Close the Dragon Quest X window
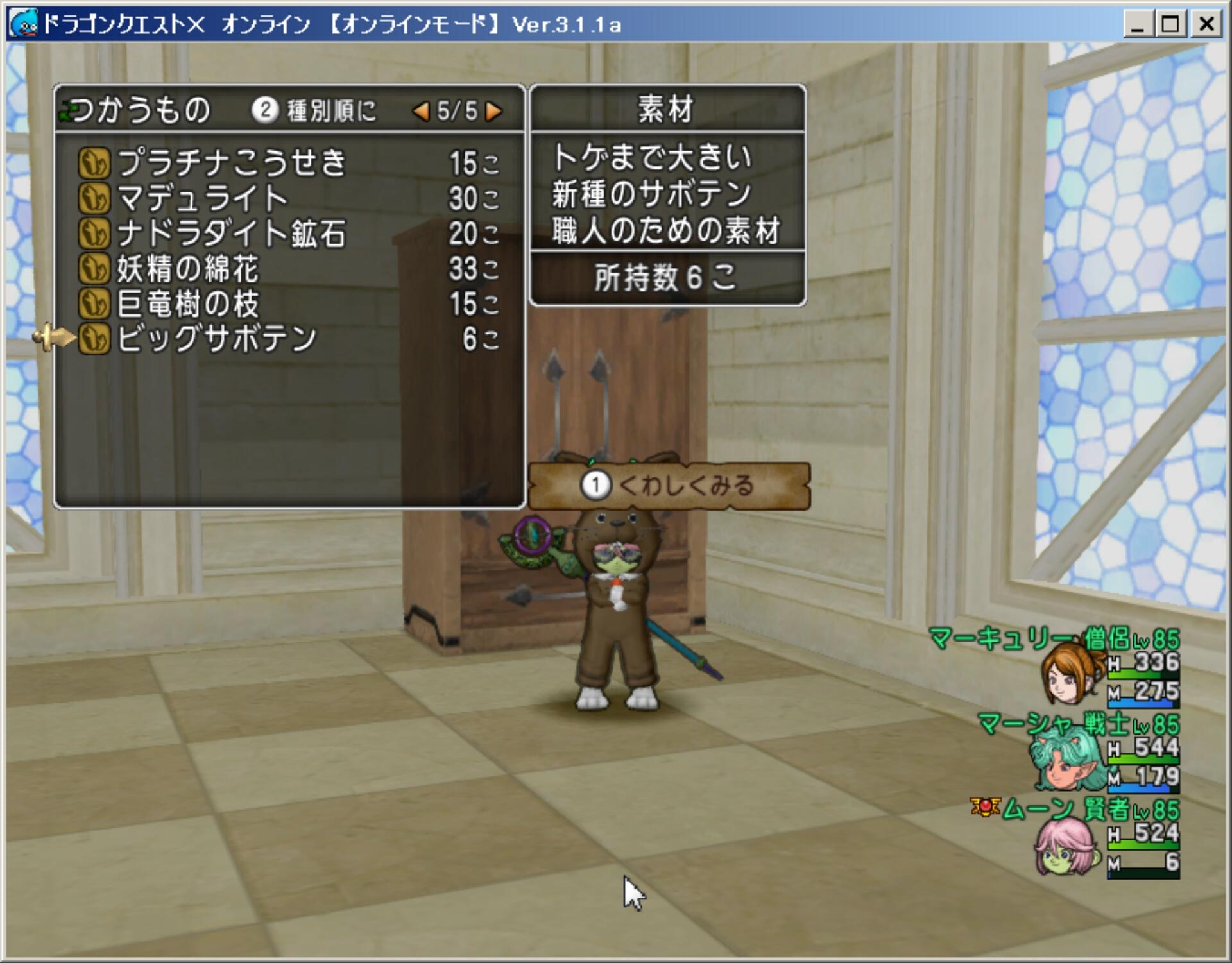This screenshot has width=1232, height=963. point(1206,25)
